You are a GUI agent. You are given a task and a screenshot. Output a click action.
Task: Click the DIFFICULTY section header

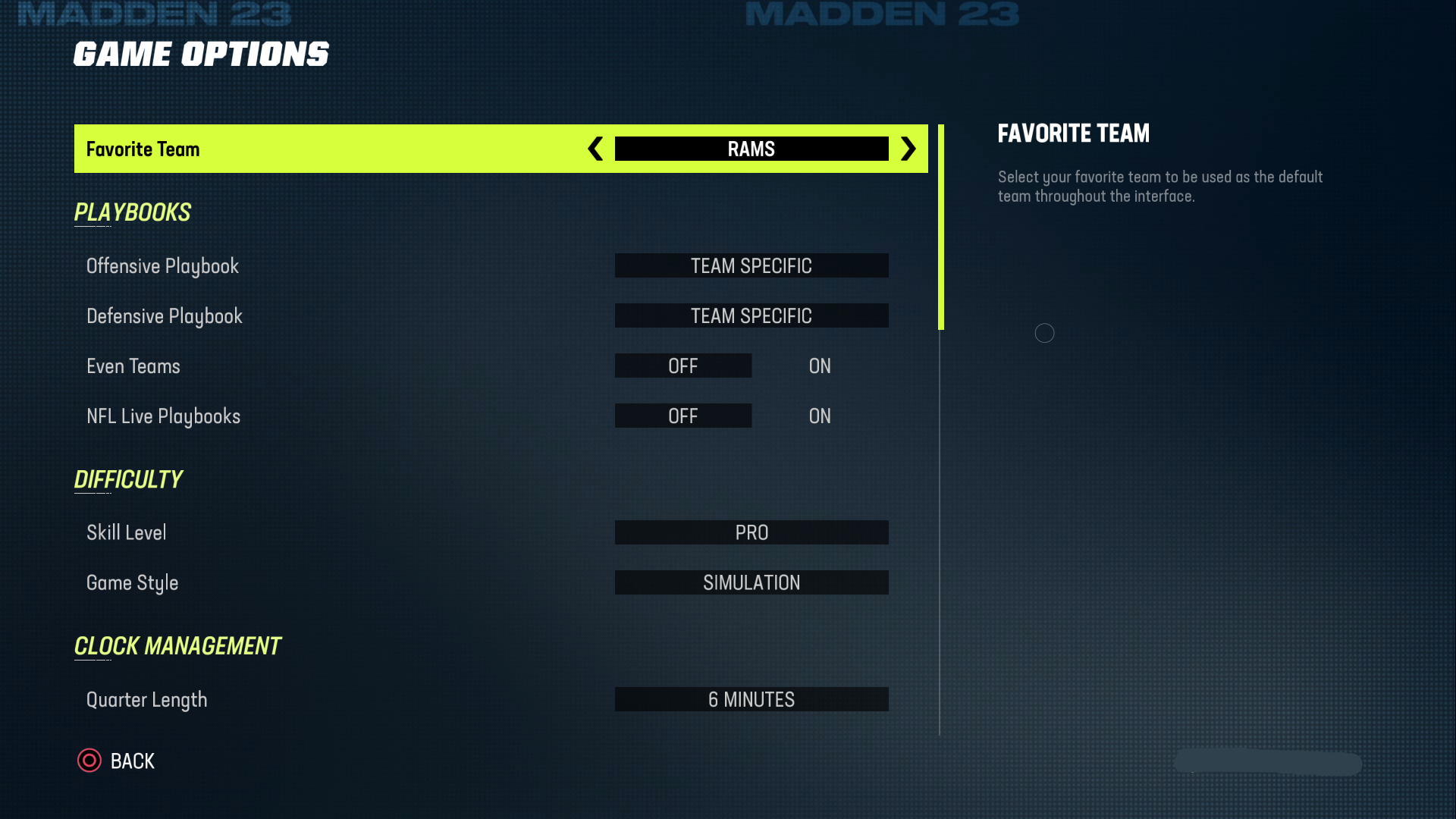coord(128,479)
